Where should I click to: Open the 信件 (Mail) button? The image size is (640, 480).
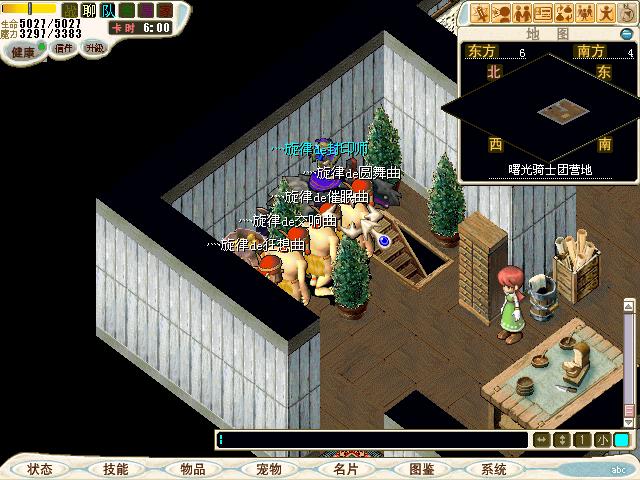pyautogui.click(x=64, y=48)
